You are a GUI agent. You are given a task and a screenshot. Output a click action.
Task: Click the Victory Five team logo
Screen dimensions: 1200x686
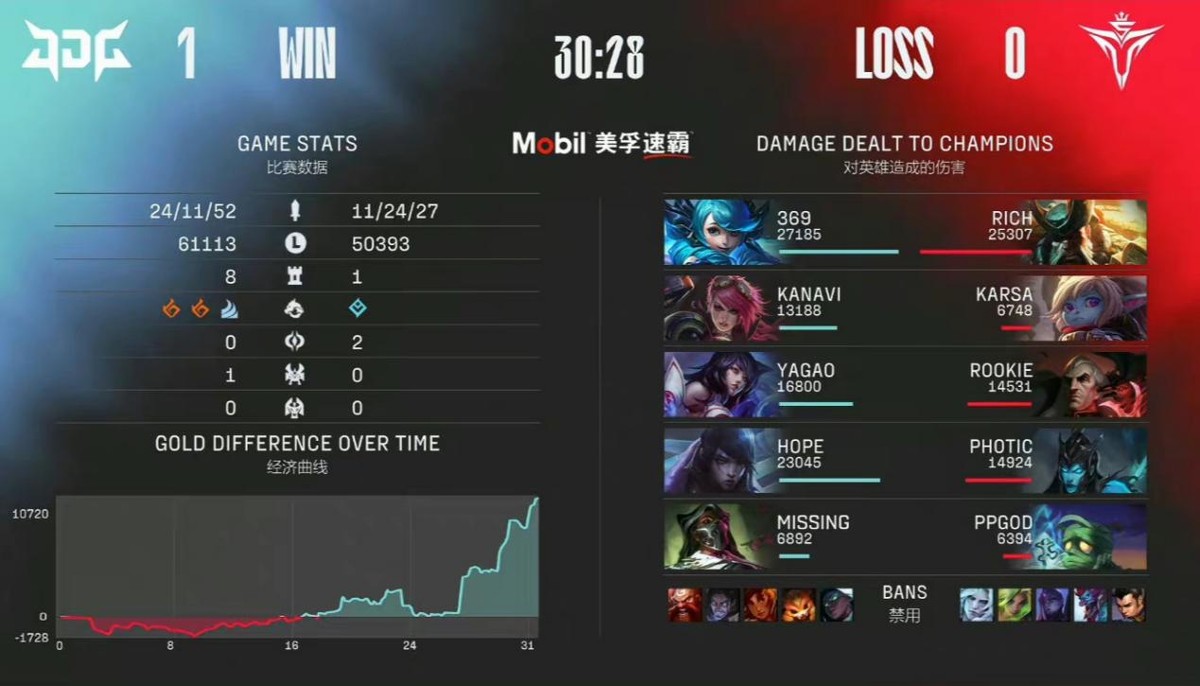(x=1121, y=52)
